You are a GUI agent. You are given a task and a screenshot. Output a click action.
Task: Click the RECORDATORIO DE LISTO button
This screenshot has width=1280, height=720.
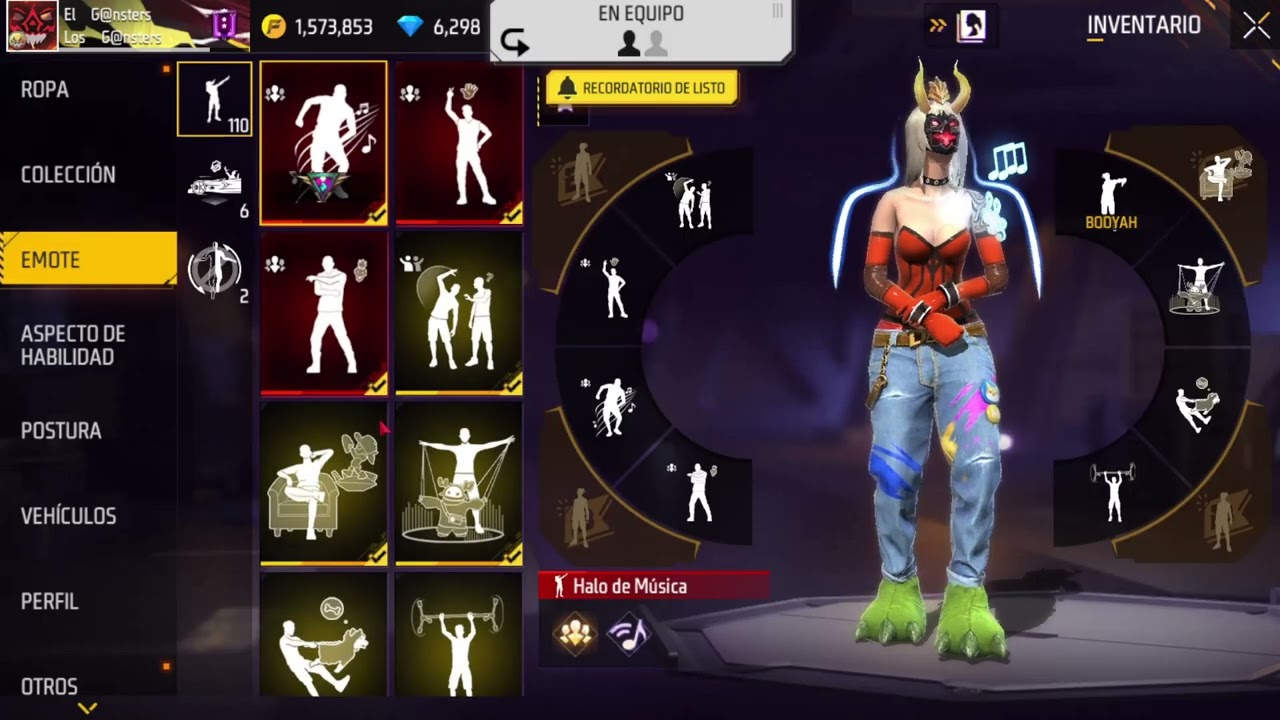pyautogui.click(x=643, y=88)
